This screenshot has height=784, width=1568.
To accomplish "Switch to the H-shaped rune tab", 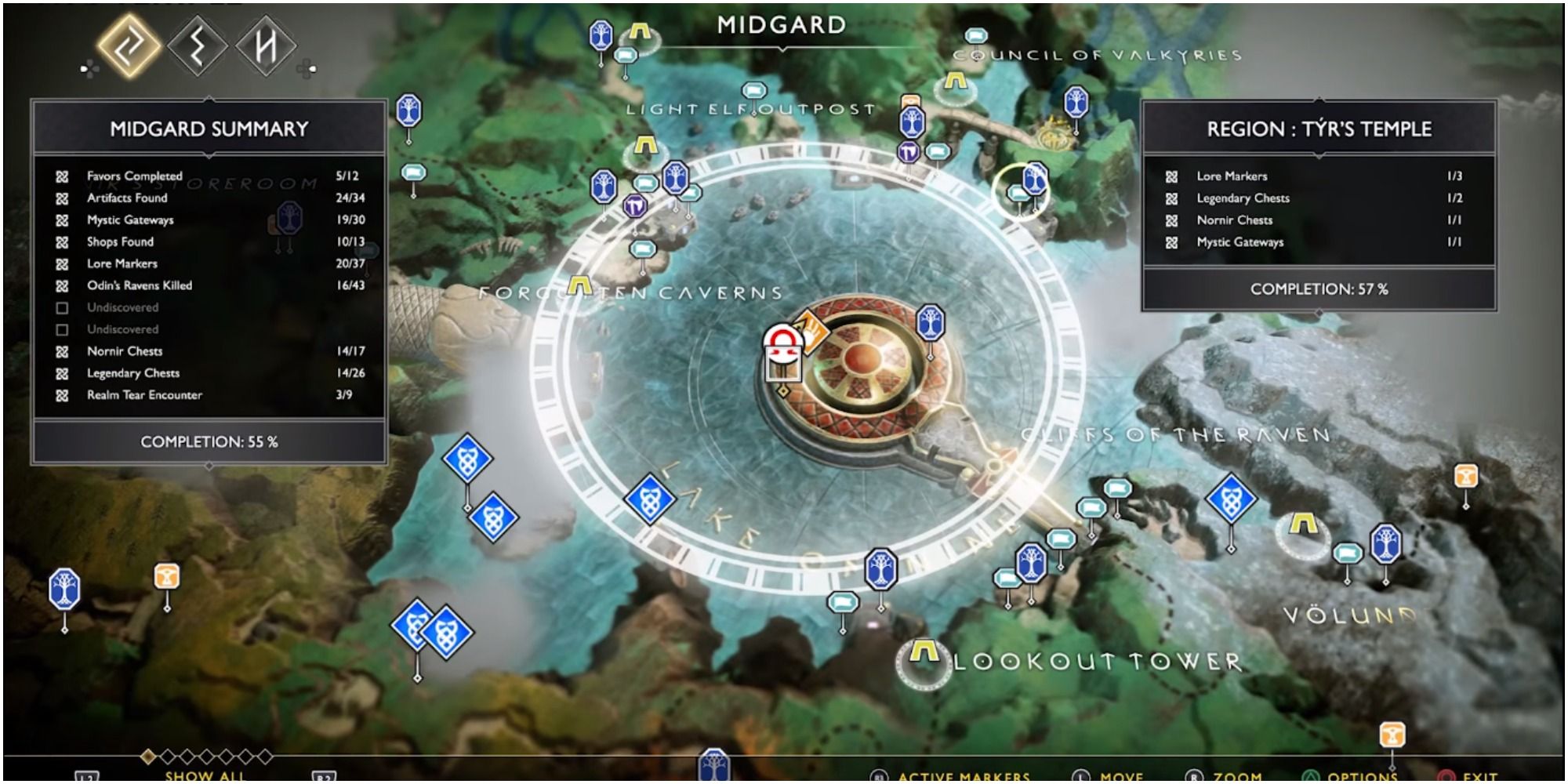I will click(266, 46).
